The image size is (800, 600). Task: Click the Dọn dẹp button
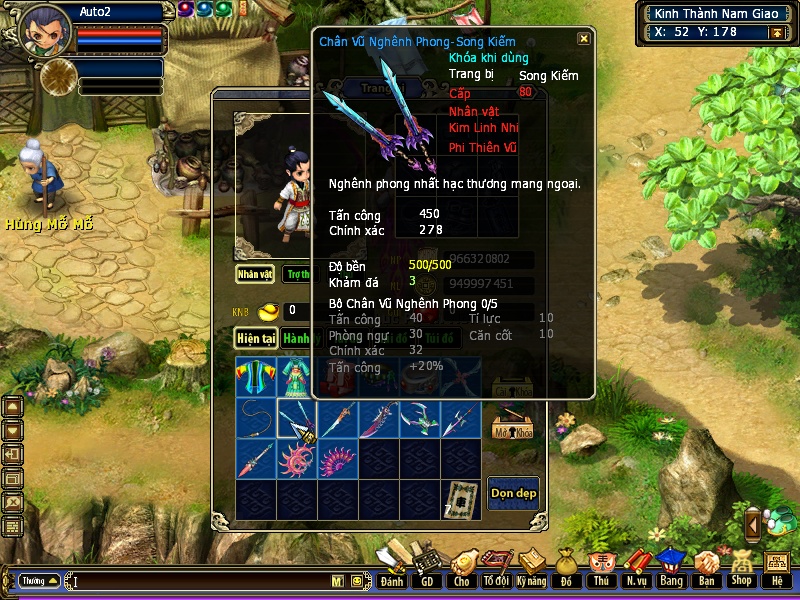click(x=513, y=493)
